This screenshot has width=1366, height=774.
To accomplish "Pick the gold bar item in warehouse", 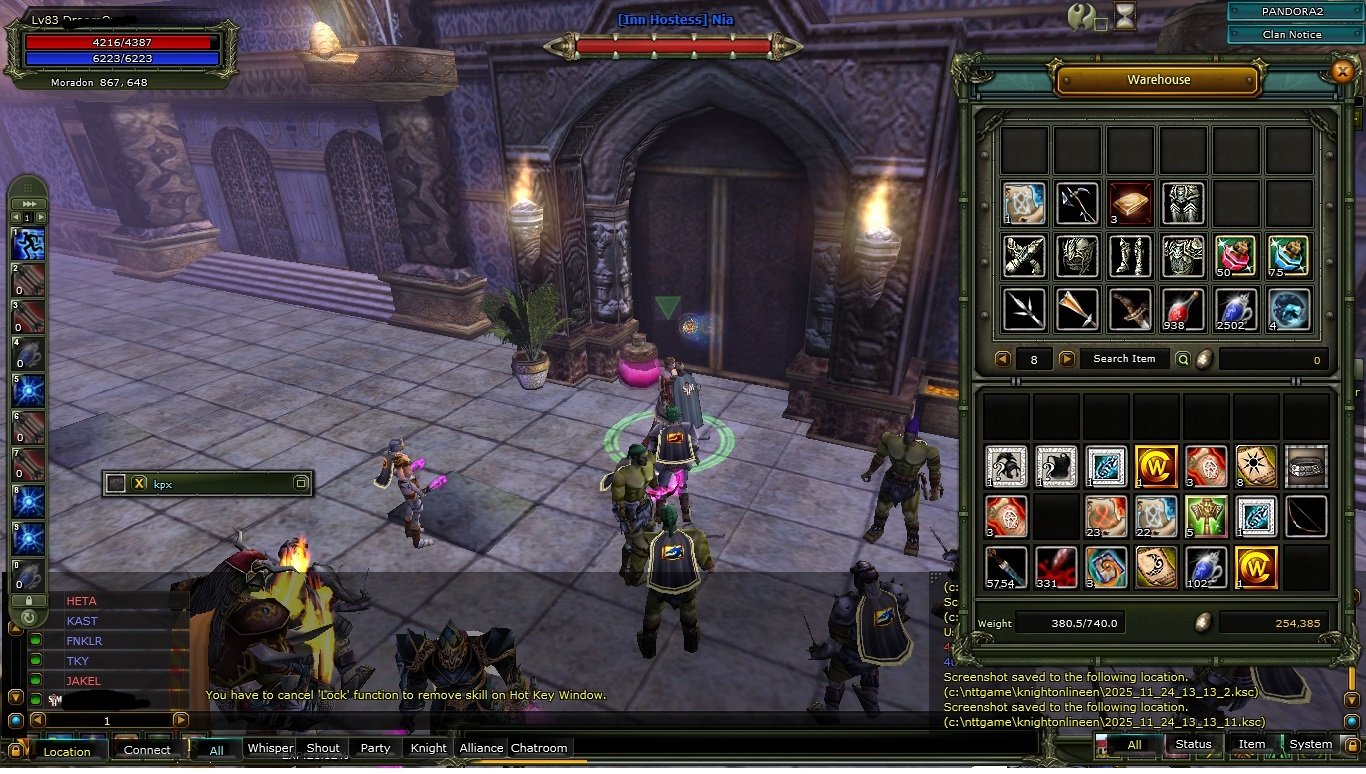I will tap(1130, 203).
